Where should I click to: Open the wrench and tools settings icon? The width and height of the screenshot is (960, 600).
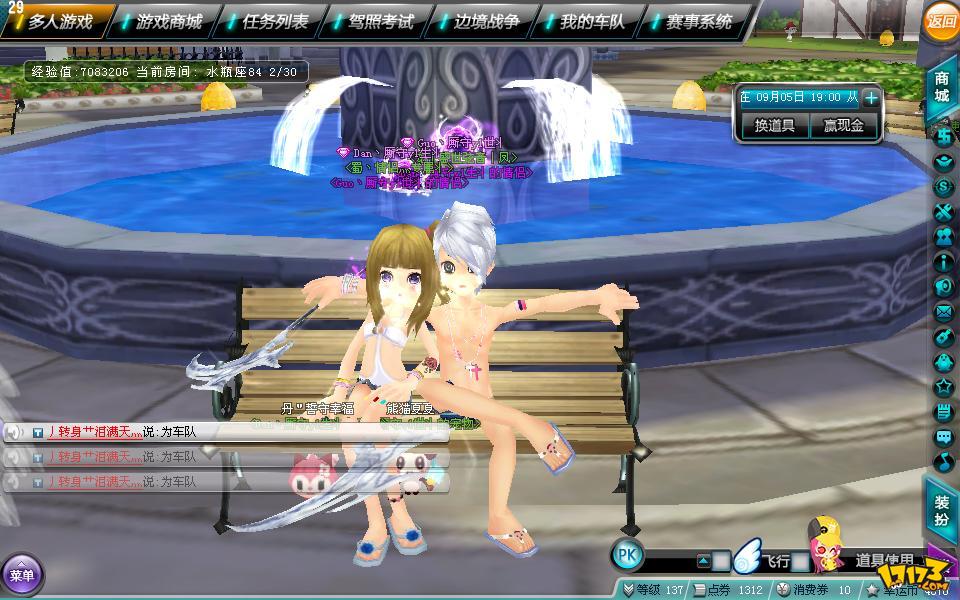[943, 212]
